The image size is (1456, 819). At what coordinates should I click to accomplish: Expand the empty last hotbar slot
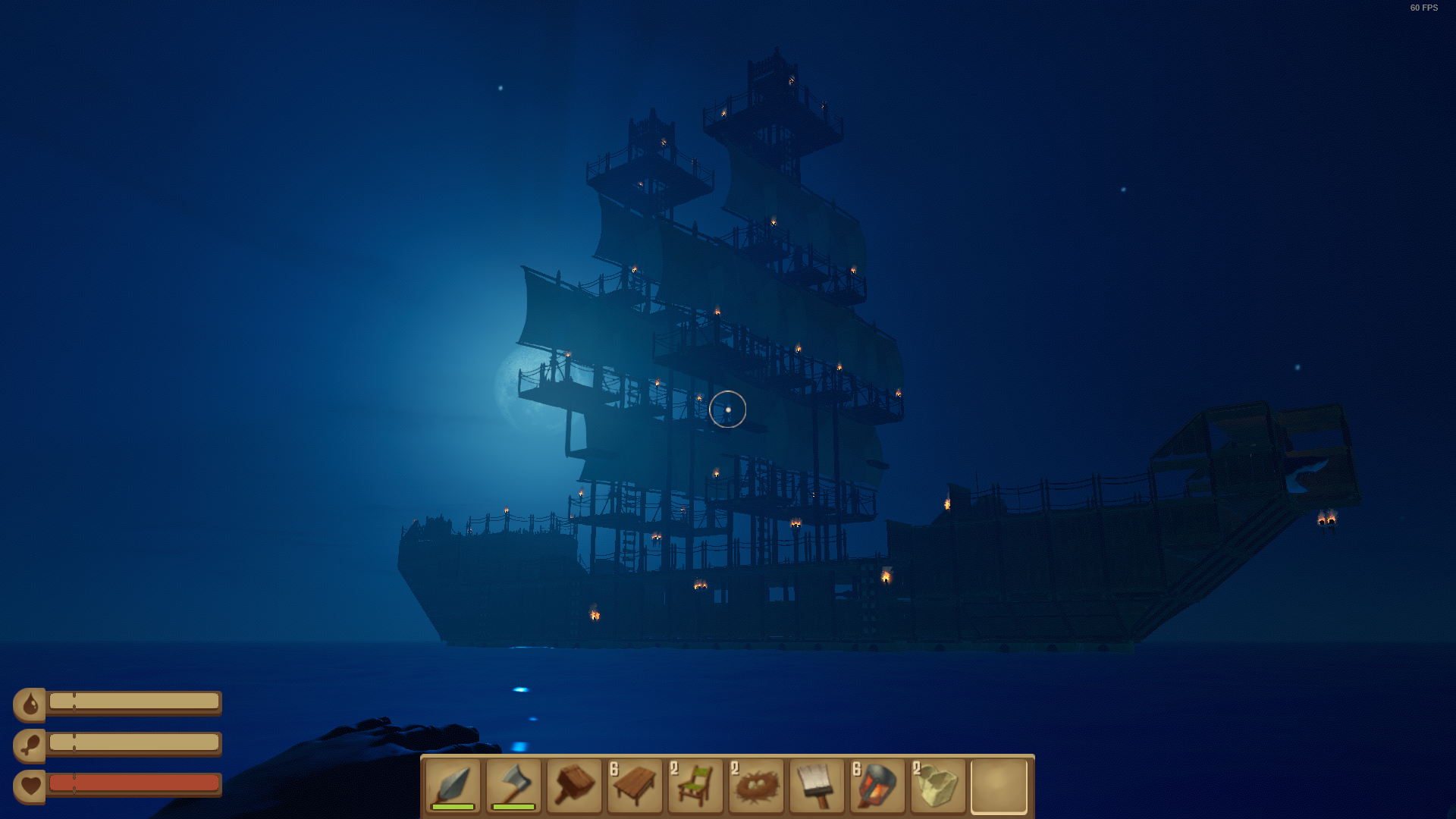point(999,787)
